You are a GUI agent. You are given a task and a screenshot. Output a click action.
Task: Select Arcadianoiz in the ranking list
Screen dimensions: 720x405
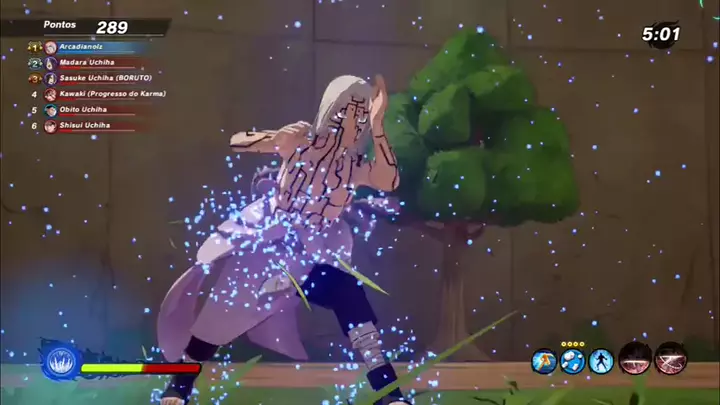click(90, 46)
